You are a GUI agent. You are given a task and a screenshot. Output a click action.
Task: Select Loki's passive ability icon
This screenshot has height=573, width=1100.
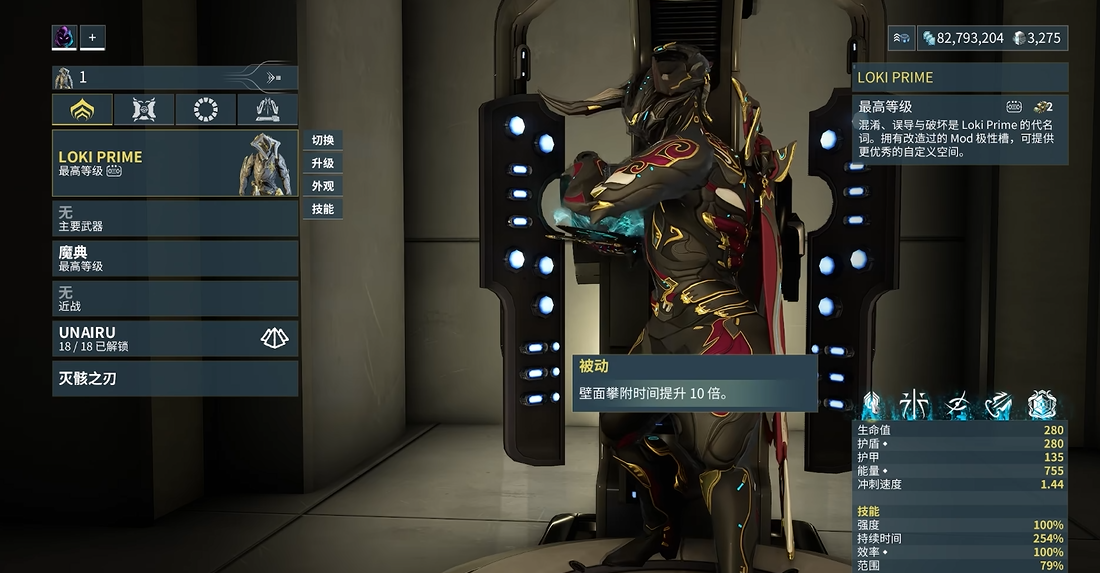tap(871, 405)
